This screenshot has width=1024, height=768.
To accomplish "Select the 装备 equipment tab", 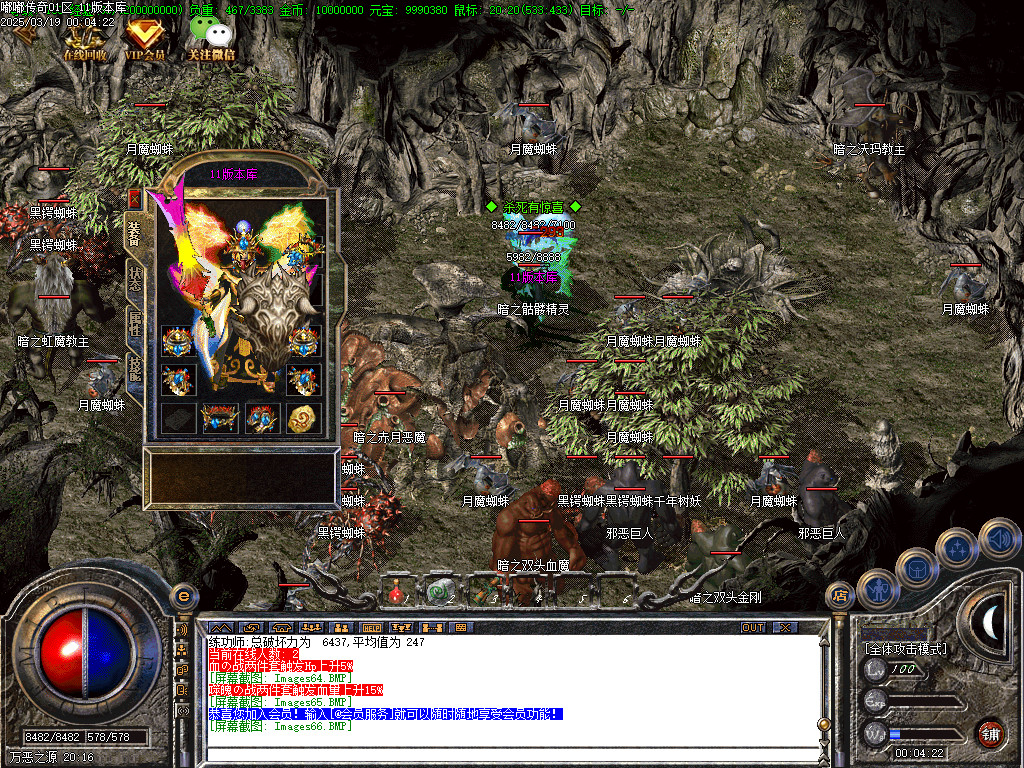I will tap(134, 232).
